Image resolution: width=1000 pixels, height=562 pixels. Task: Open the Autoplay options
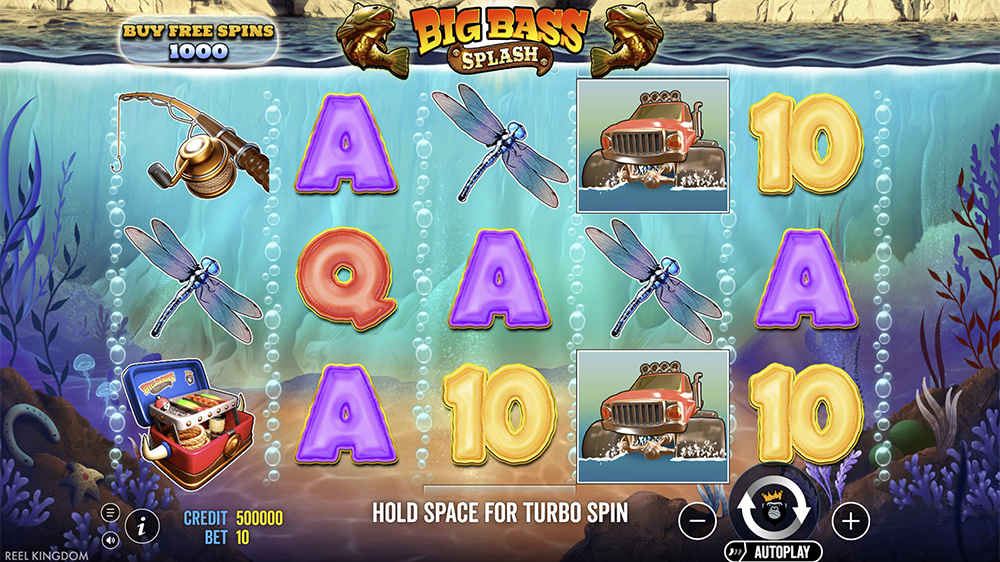coord(773,551)
